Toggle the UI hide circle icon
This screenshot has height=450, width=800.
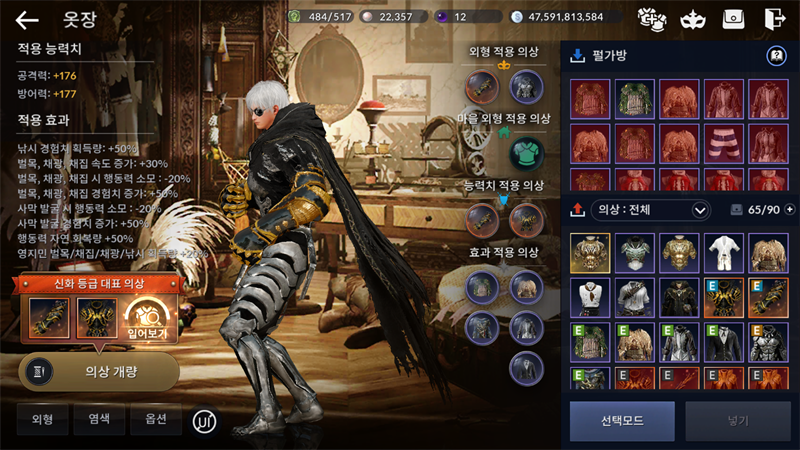click(205, 421)
